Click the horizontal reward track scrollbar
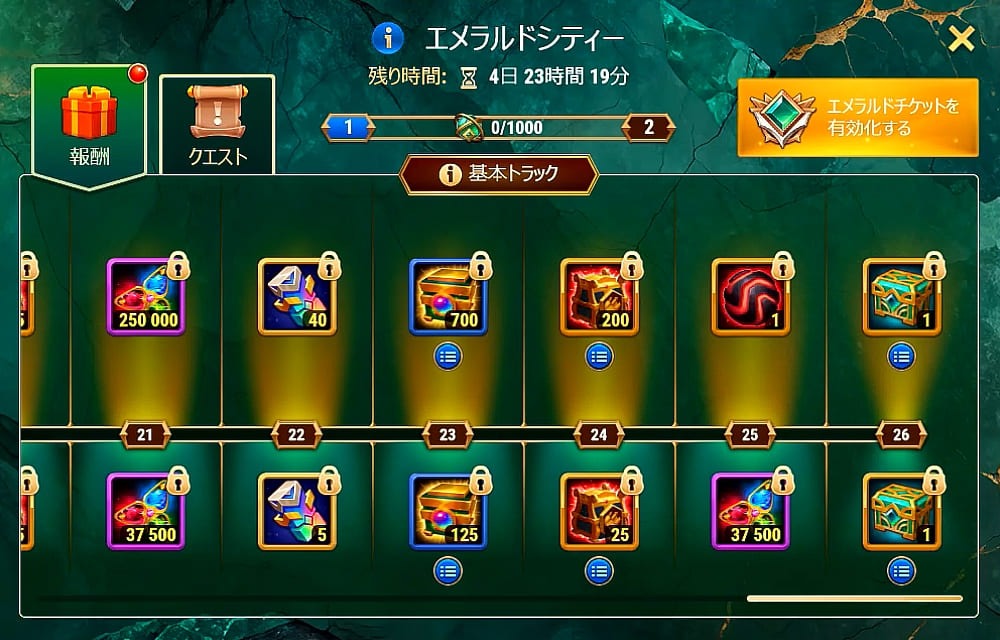Screen dimensions: 1000x640 click(854, 598)
